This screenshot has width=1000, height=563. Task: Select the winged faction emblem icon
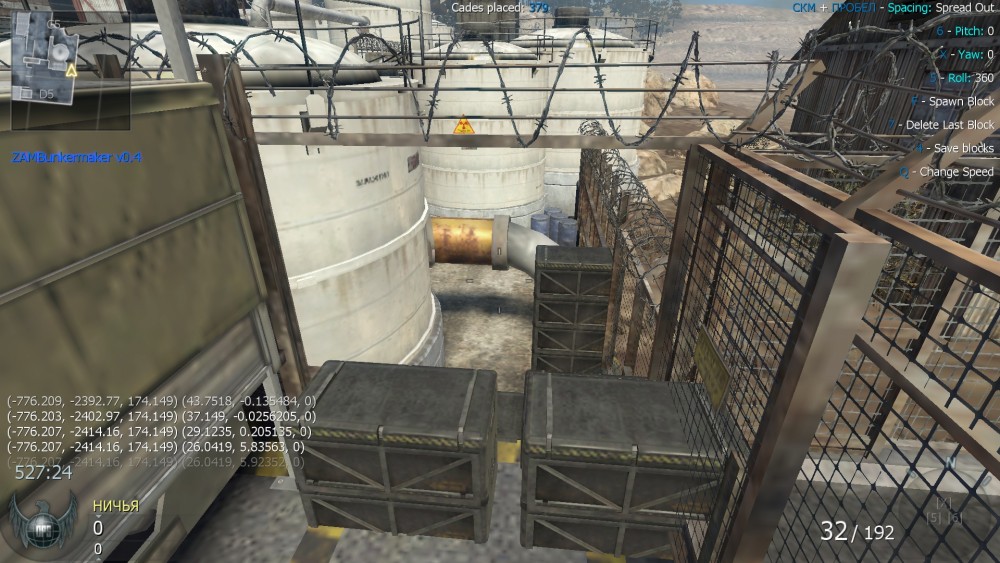click(x=44, y=525)
